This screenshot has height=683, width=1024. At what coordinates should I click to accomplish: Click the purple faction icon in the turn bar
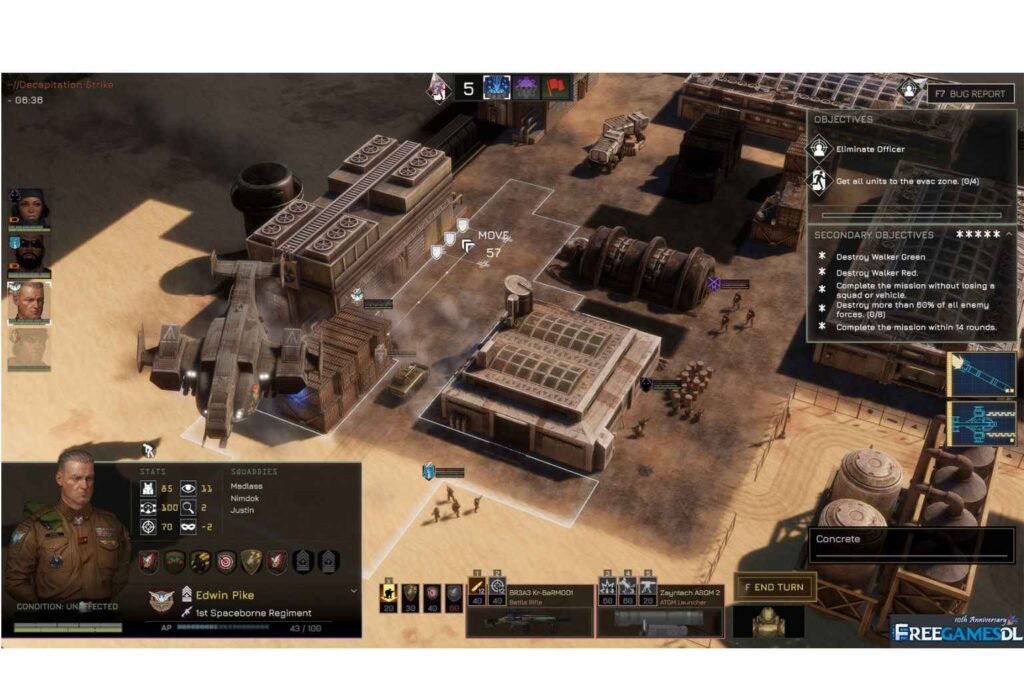(x=526, y=88)
